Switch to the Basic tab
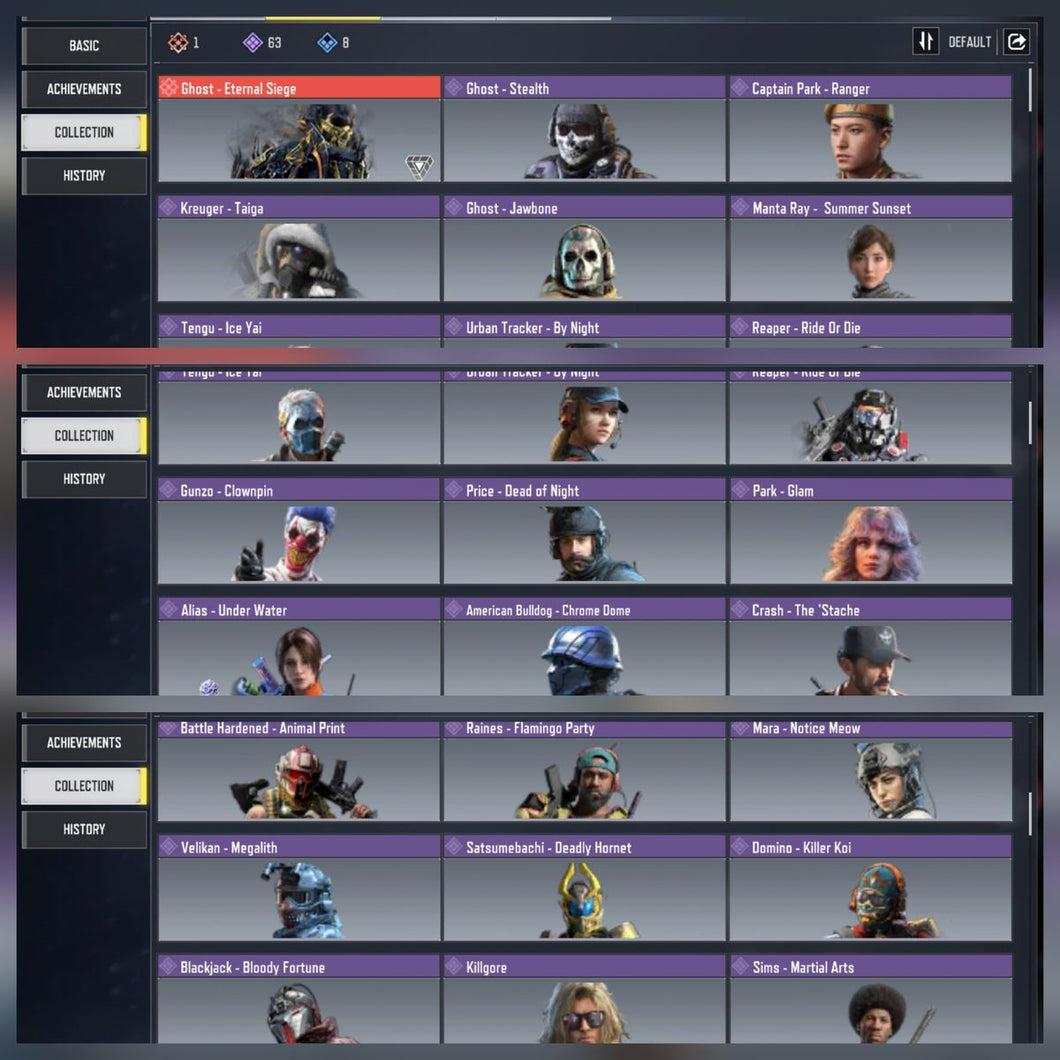The height and width of the screenshot is (1060, 1060). [x=84, y=45]
